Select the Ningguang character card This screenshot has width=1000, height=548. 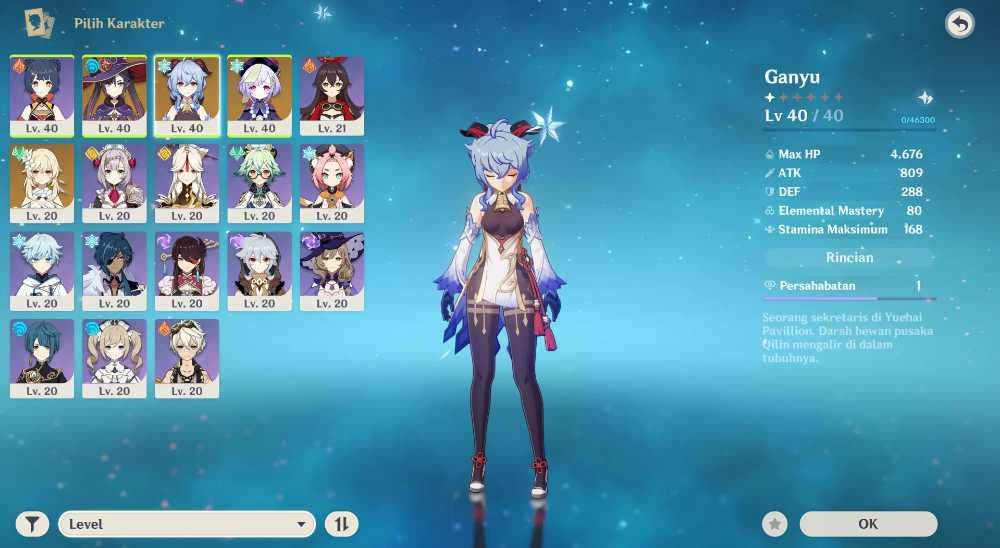(187, 183)
